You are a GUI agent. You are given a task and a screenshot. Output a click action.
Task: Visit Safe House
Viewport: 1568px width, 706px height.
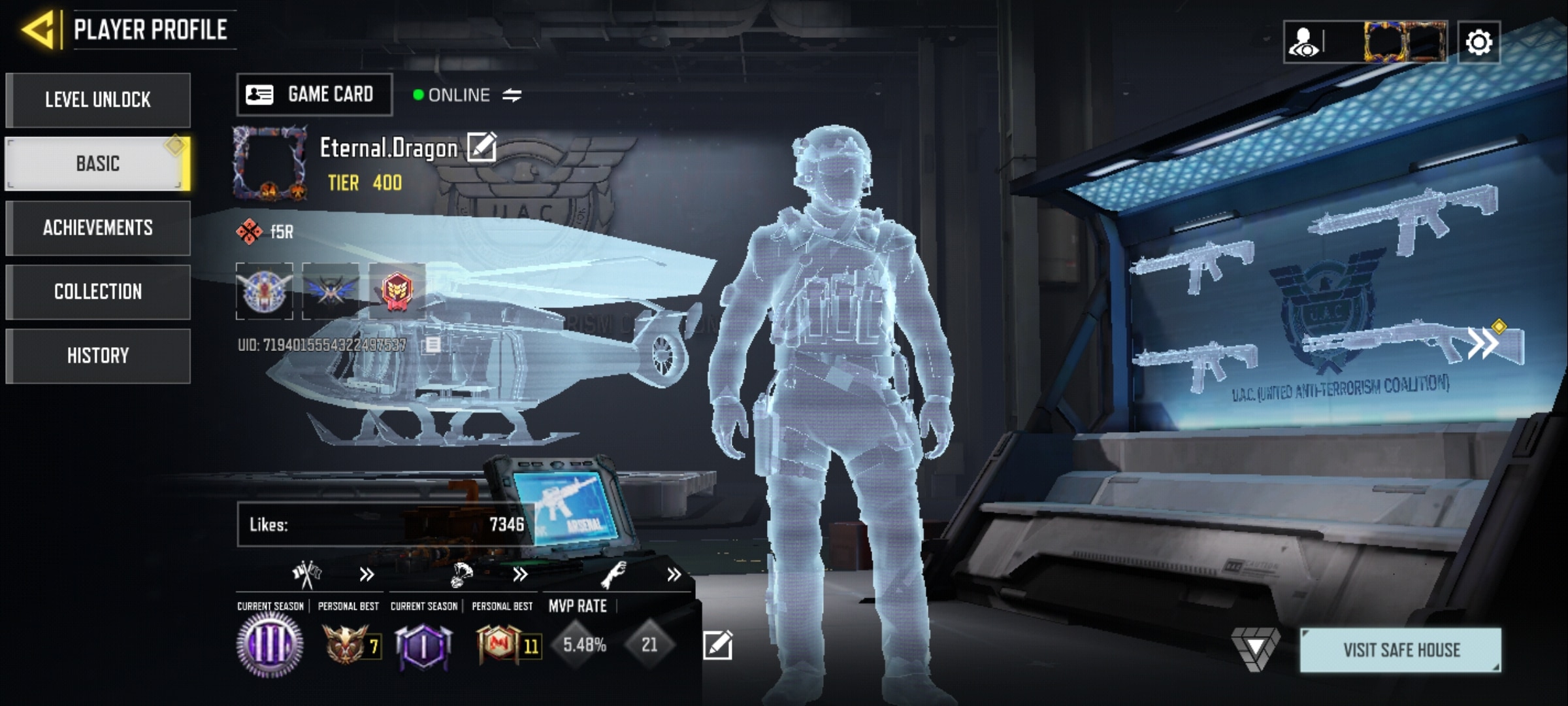[1400, 650]
